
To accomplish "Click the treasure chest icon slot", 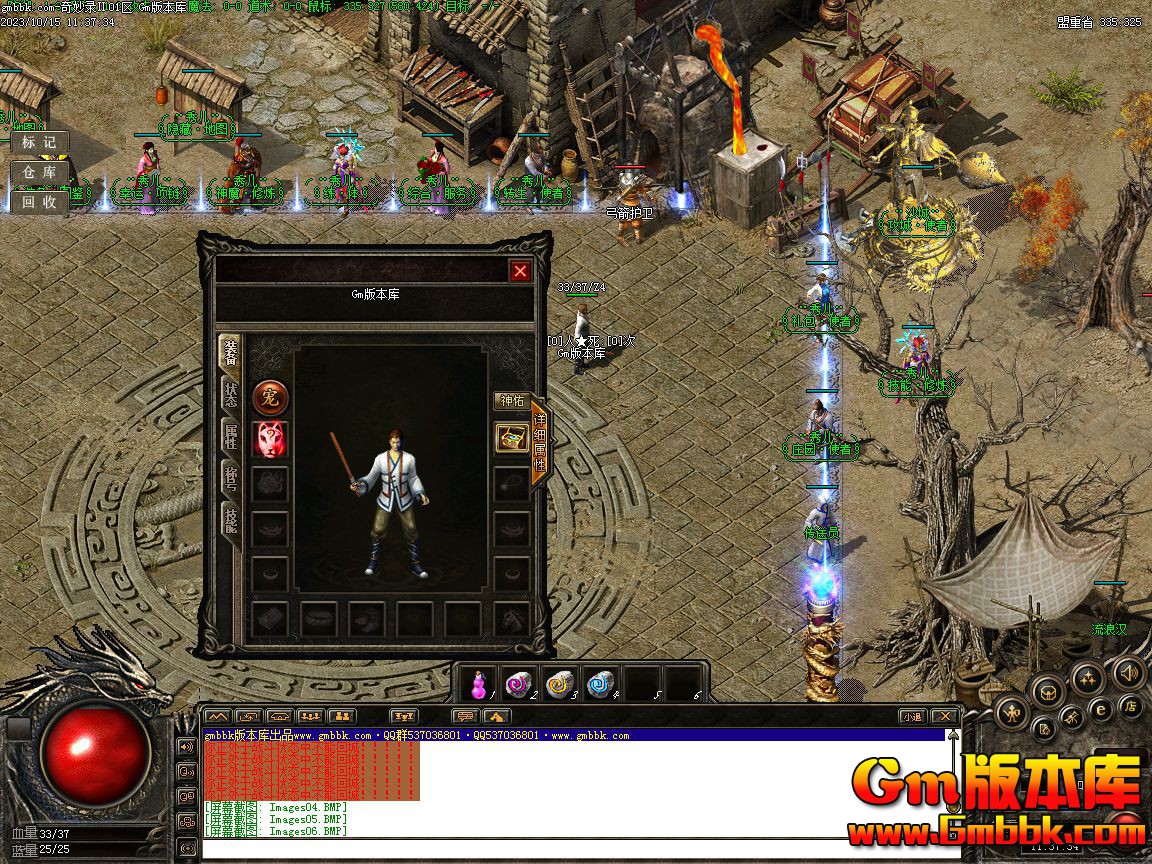I will click(512, 438).
